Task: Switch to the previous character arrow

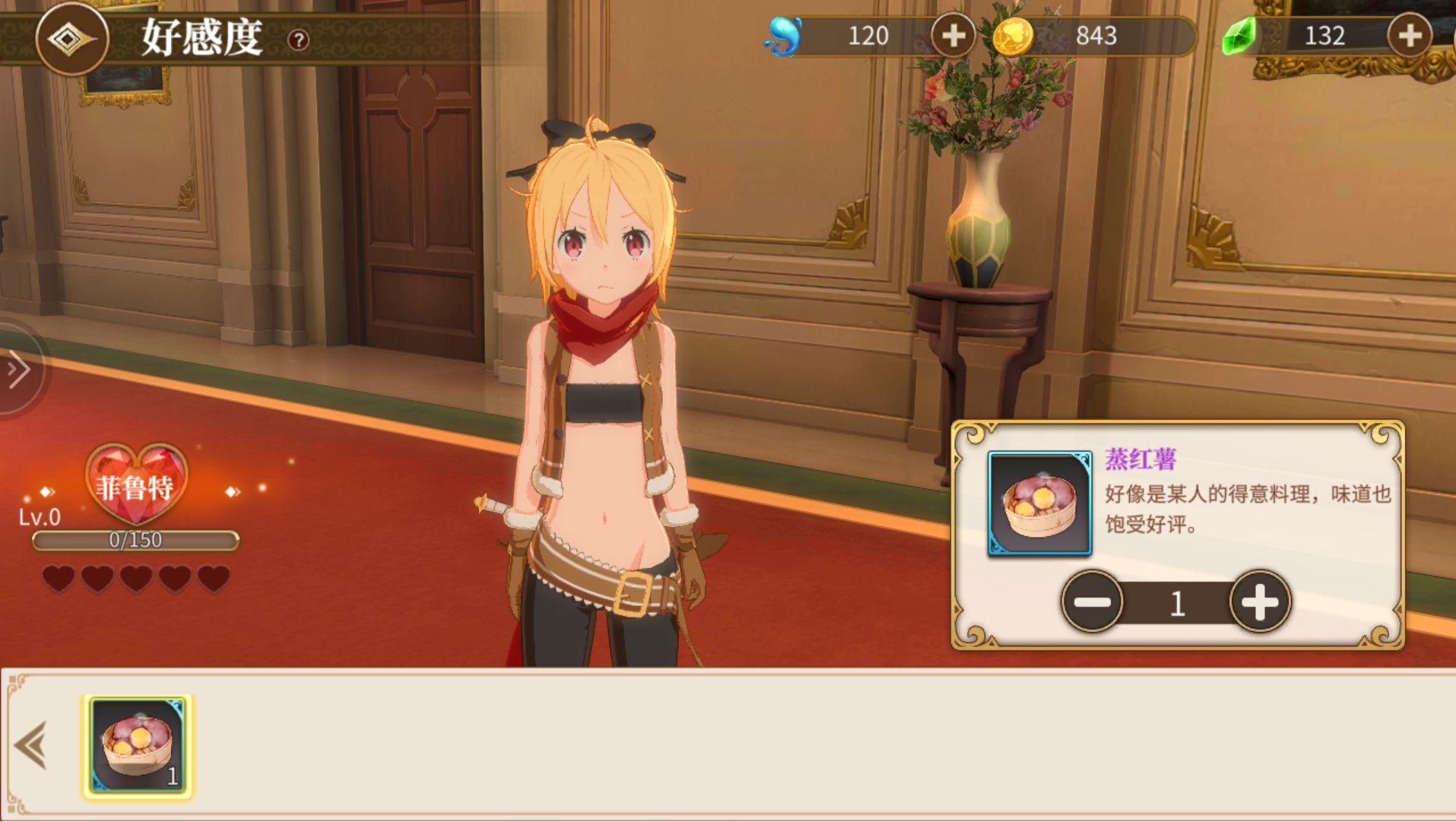Action: tap(46, 492)
